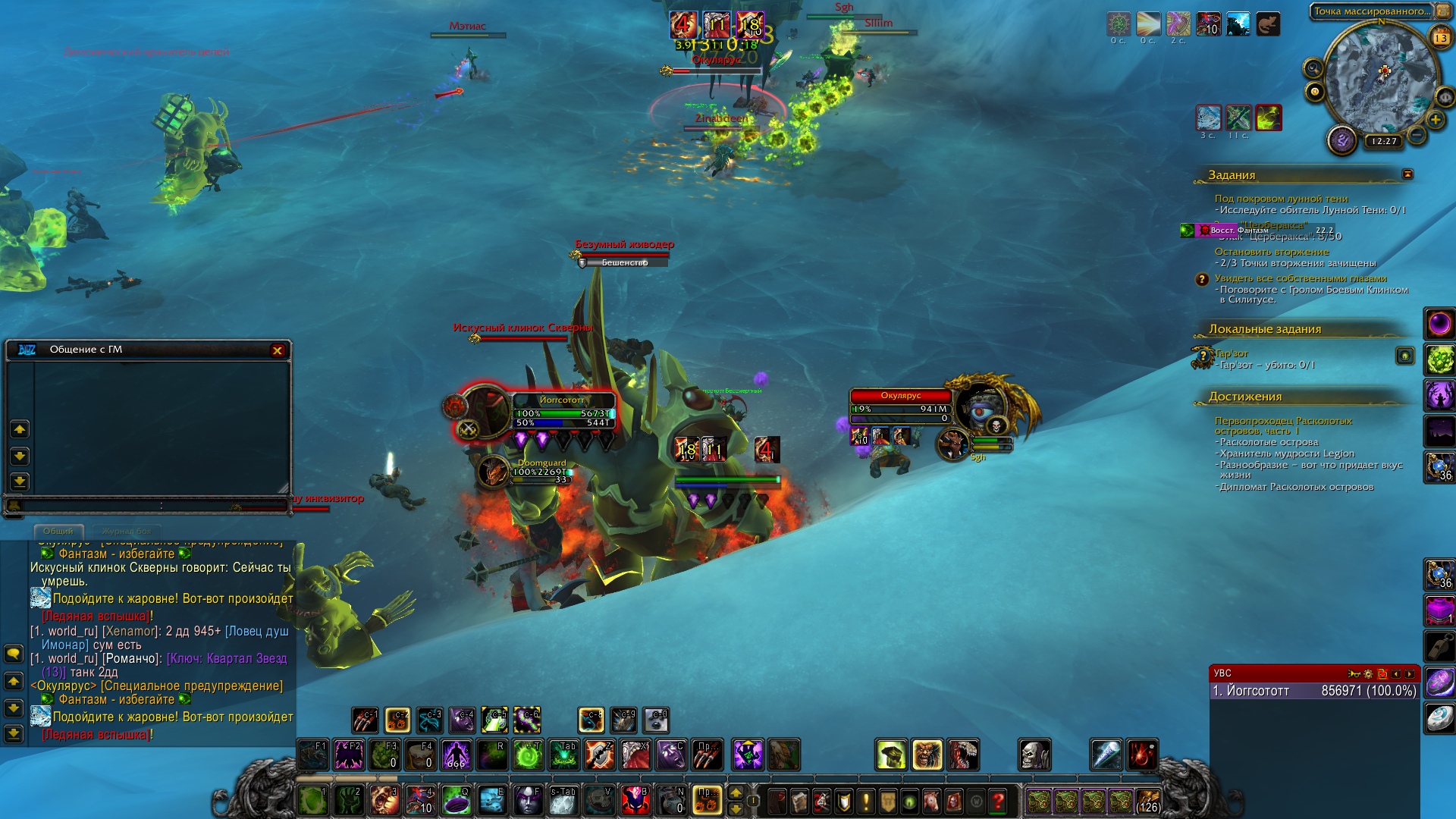This screenshot has width=1456, height=819.
Task: Click the Doomguard pet frame portrait
Action: pyautogui.click(x=494, y=472)
